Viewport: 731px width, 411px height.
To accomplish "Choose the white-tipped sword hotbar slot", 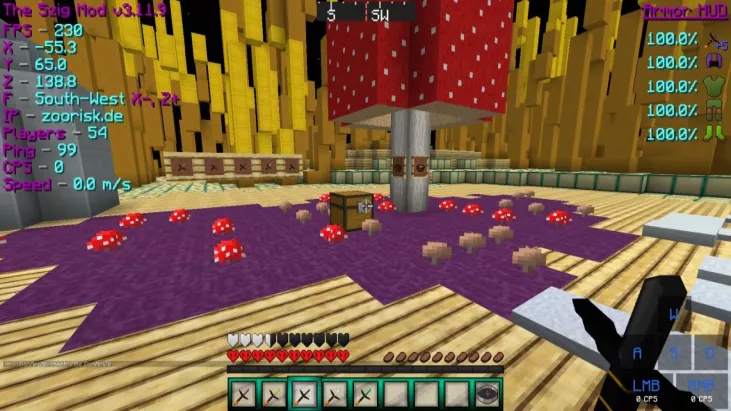I will (335, 395).
